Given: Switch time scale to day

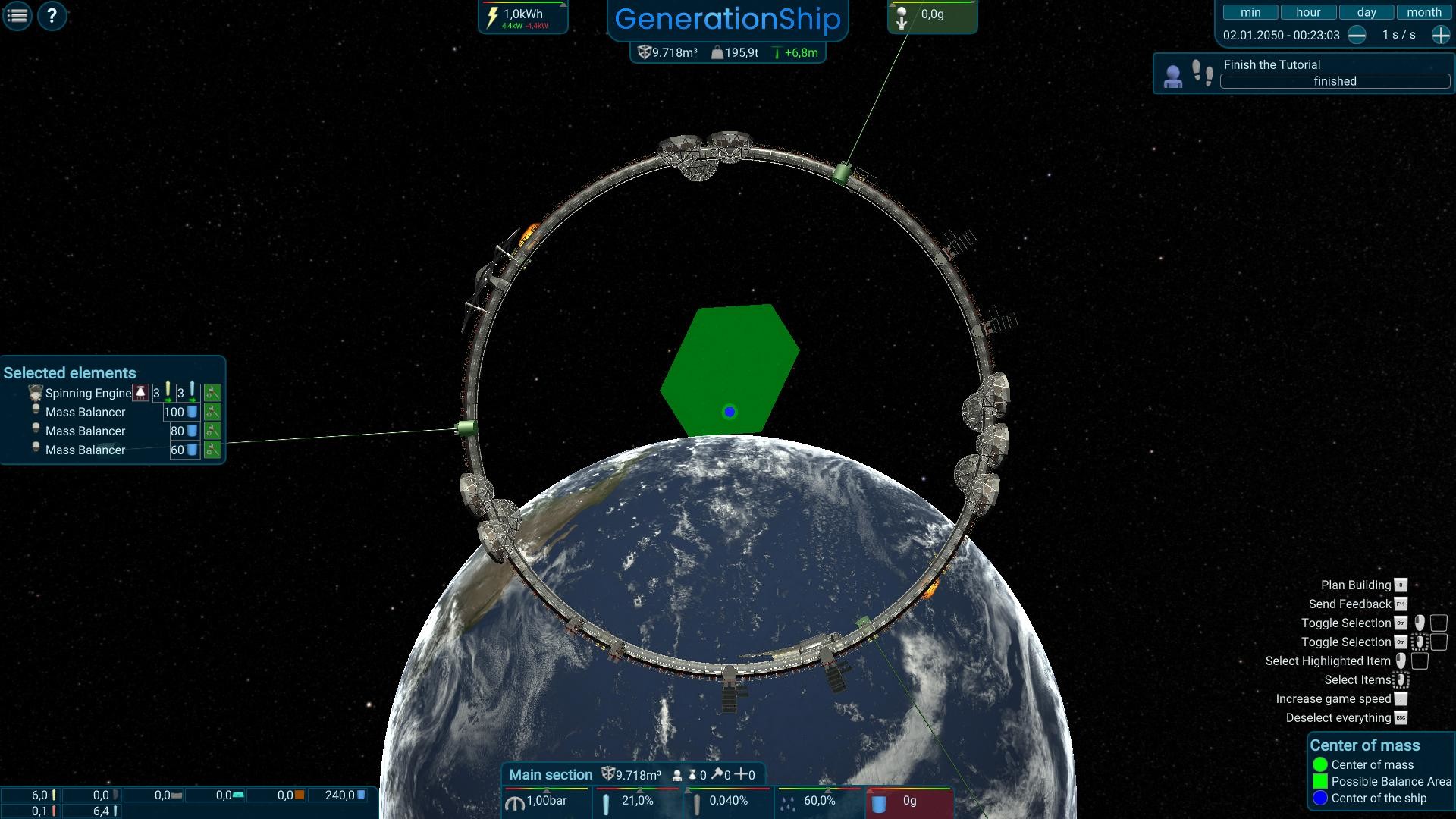Looking at the screenshot, I should (x=1366, y=11).
